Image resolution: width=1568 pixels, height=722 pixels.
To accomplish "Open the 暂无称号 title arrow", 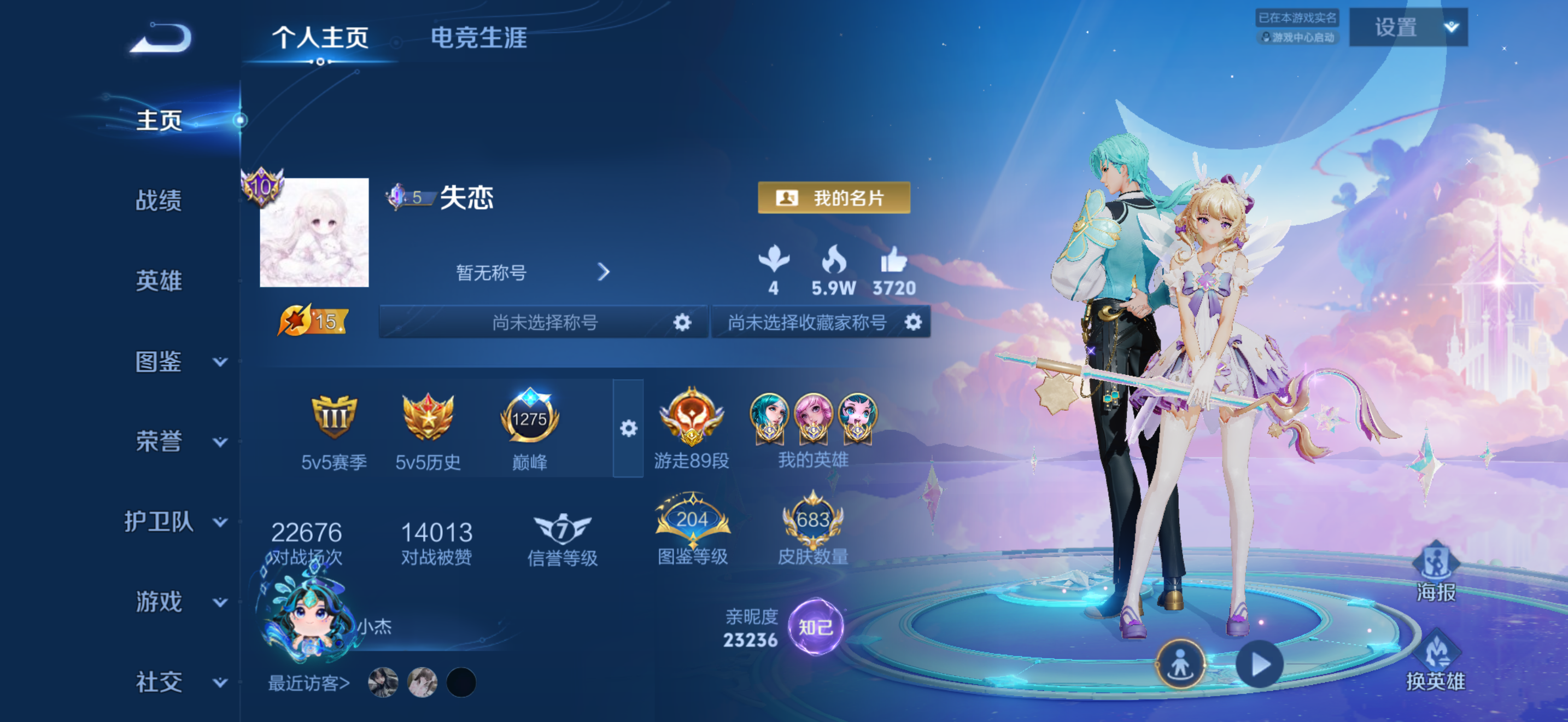I will tap(602, 271).
